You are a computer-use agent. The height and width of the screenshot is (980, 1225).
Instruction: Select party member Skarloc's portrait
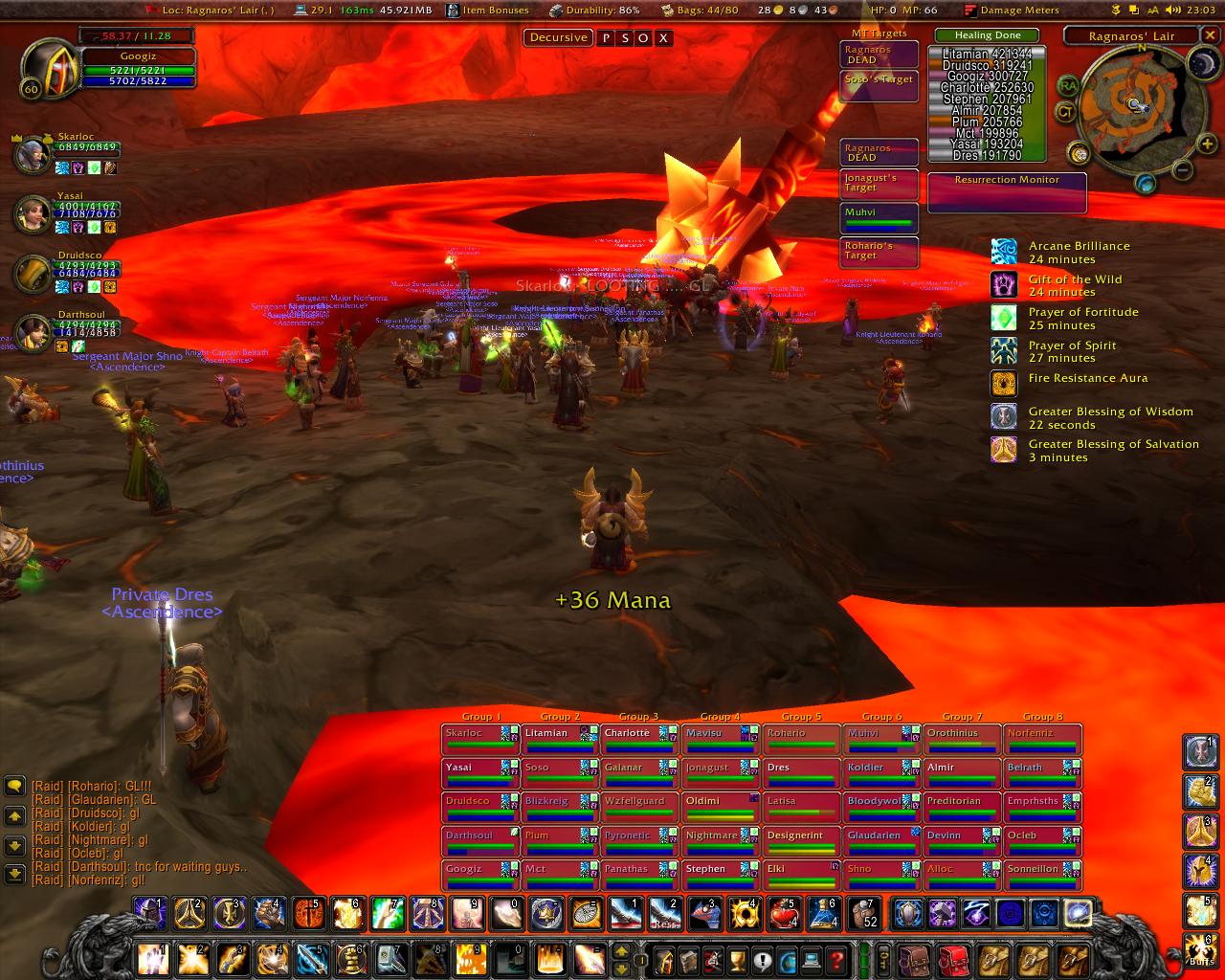point(32,153)
